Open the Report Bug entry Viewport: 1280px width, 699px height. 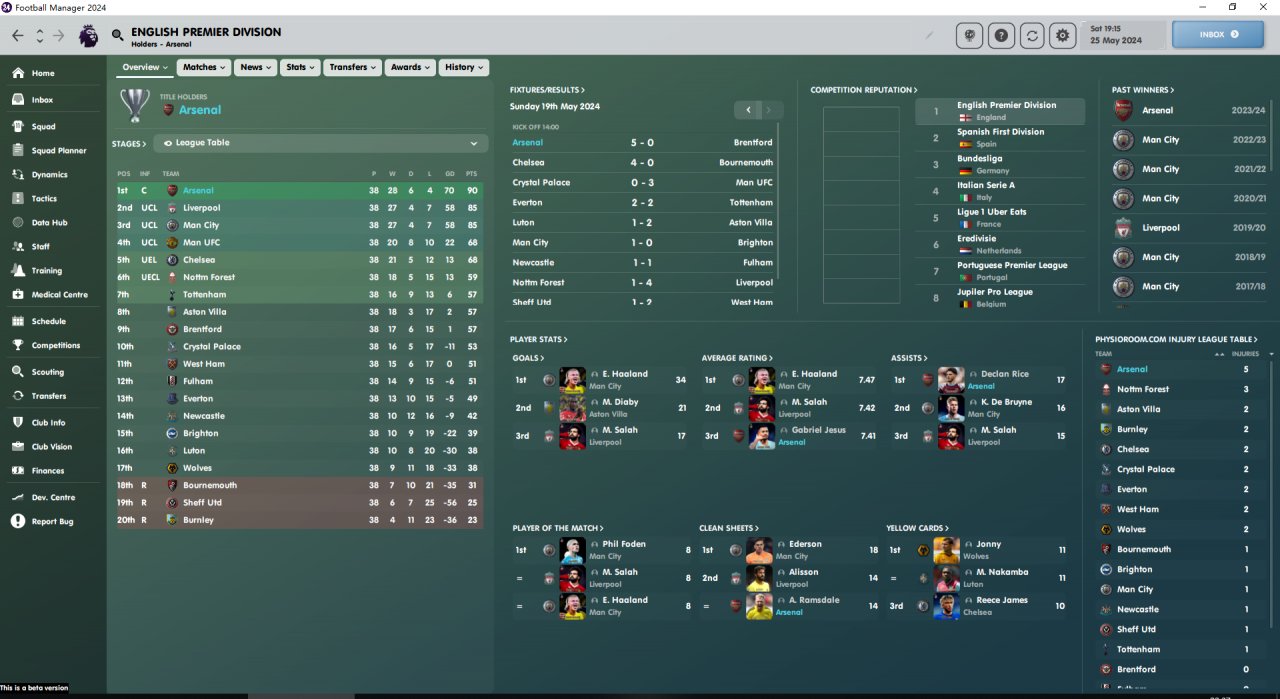pos(52,522)
